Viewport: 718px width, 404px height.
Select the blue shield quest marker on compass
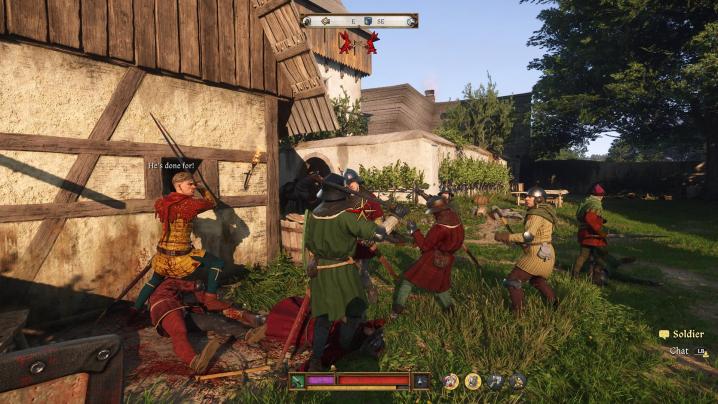pyautogui.click(x=368, y=20)
